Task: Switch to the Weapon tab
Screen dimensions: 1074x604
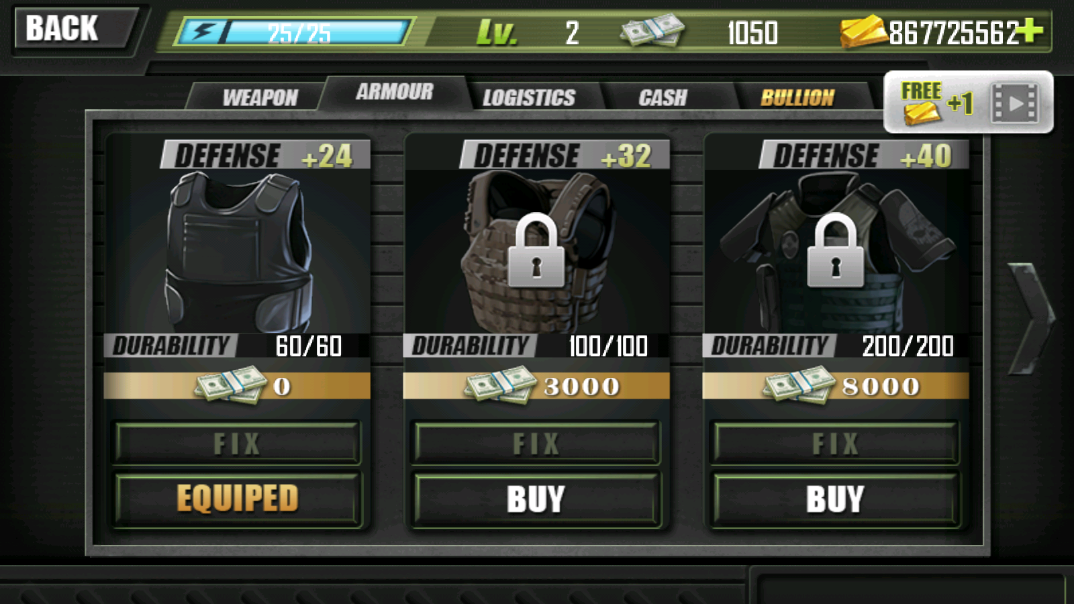Action: click(x=259, y=97)
